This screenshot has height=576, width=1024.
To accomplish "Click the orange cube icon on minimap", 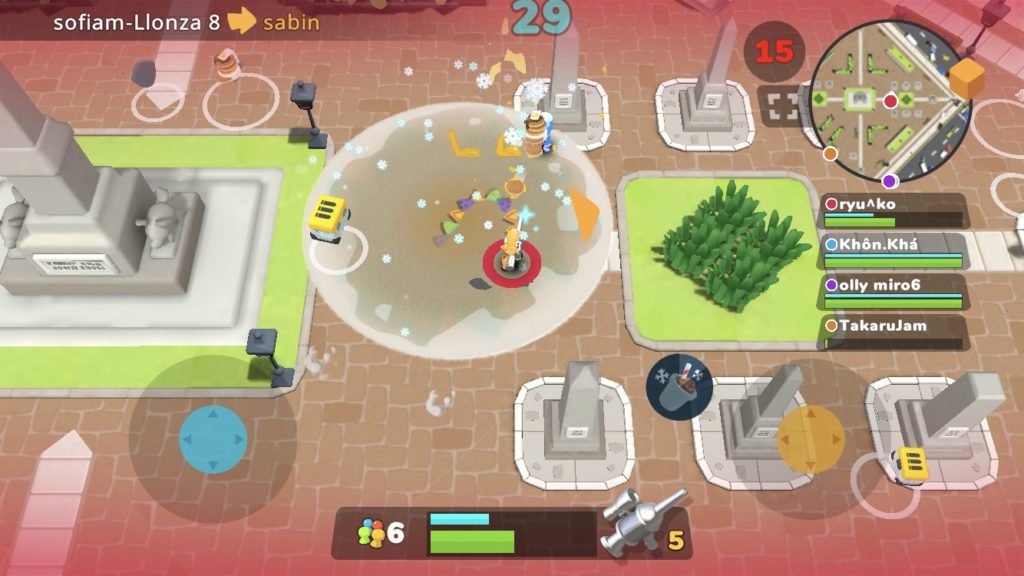I will 966,79.
